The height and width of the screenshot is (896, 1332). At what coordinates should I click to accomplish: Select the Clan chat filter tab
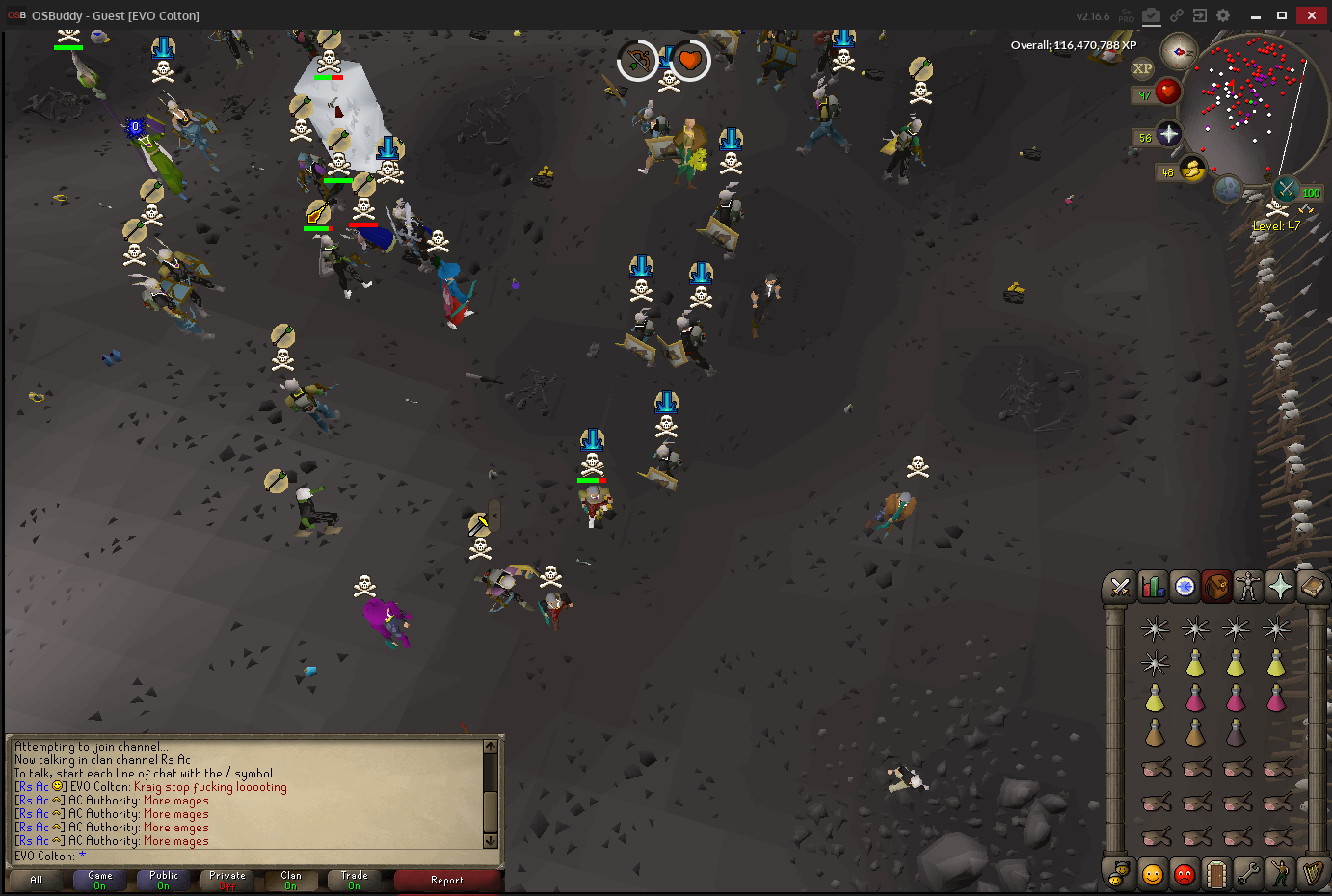coord(290,881)
